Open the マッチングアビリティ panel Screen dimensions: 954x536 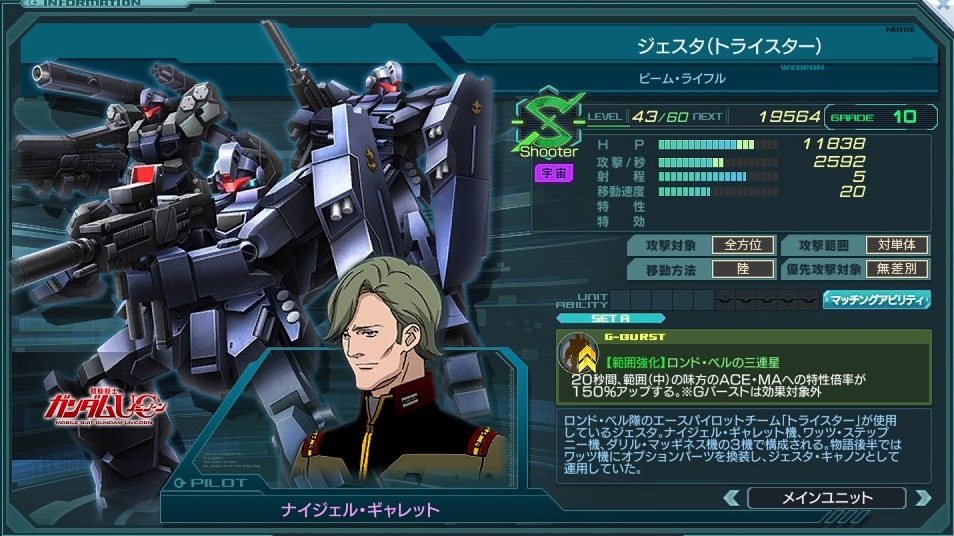click(x=876, y=299)
